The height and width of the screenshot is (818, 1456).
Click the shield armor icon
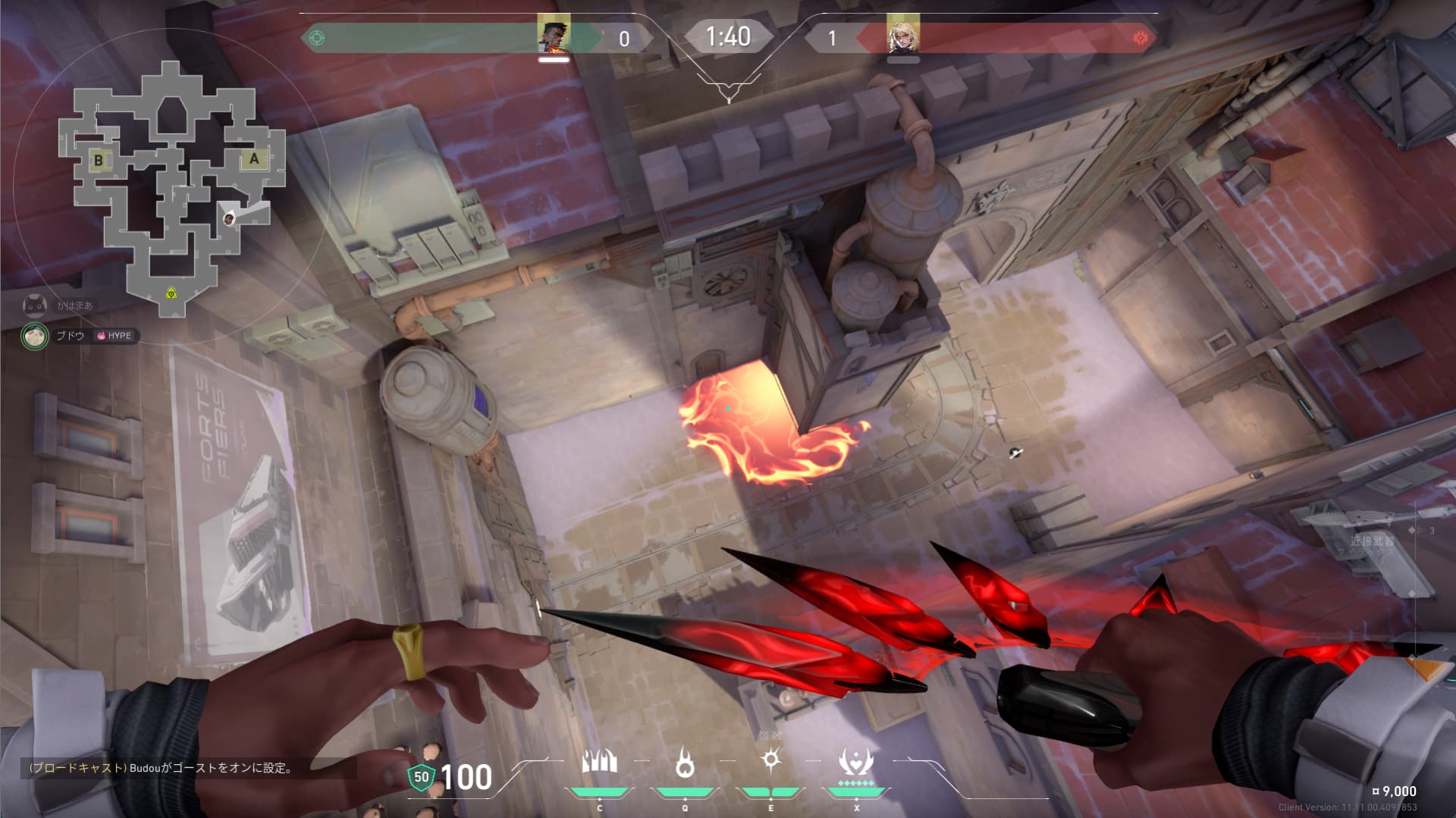point(420,777)
